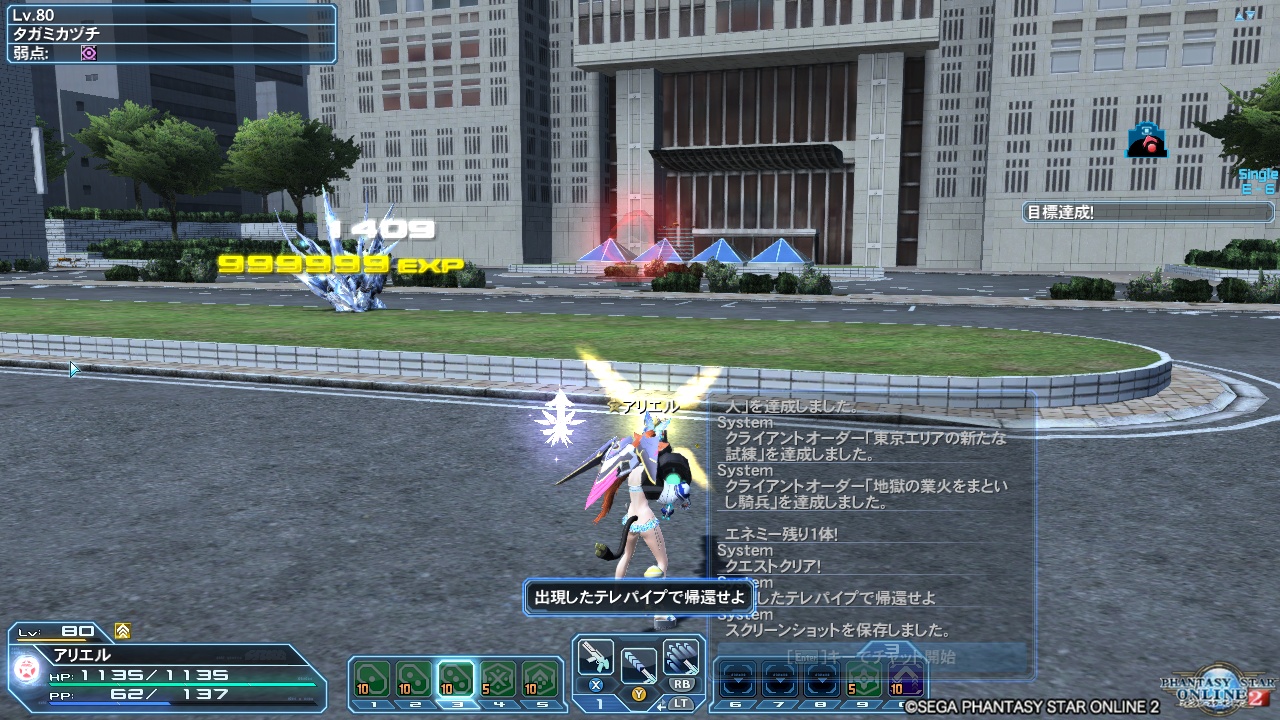Click the camera screenshot icon below the minimap area
Viewport: 1280px width, 720px height.
coord(1146,140)
